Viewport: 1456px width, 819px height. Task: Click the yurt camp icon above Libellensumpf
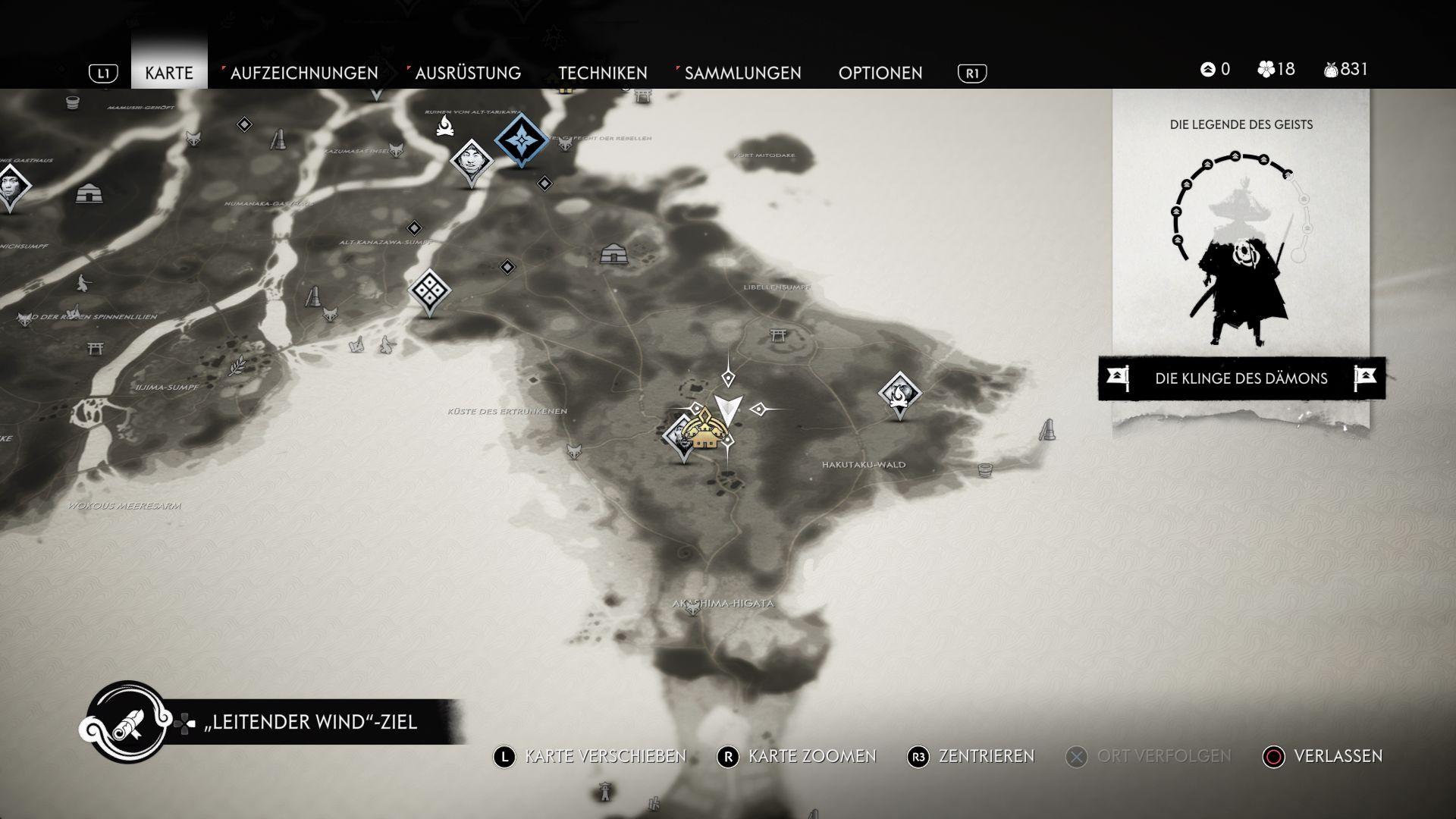(x=613, y=253)
